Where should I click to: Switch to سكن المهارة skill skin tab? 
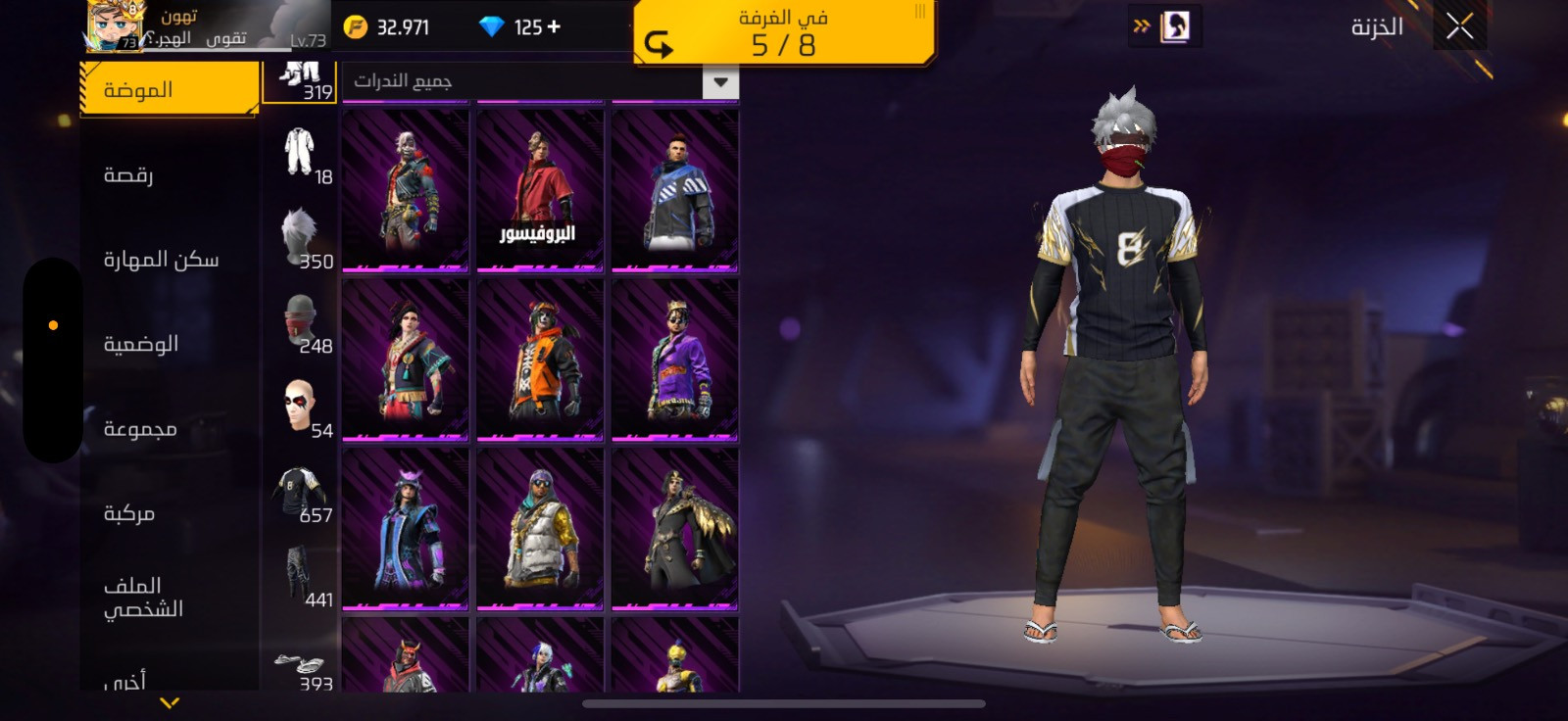click(x=162, y=260)
